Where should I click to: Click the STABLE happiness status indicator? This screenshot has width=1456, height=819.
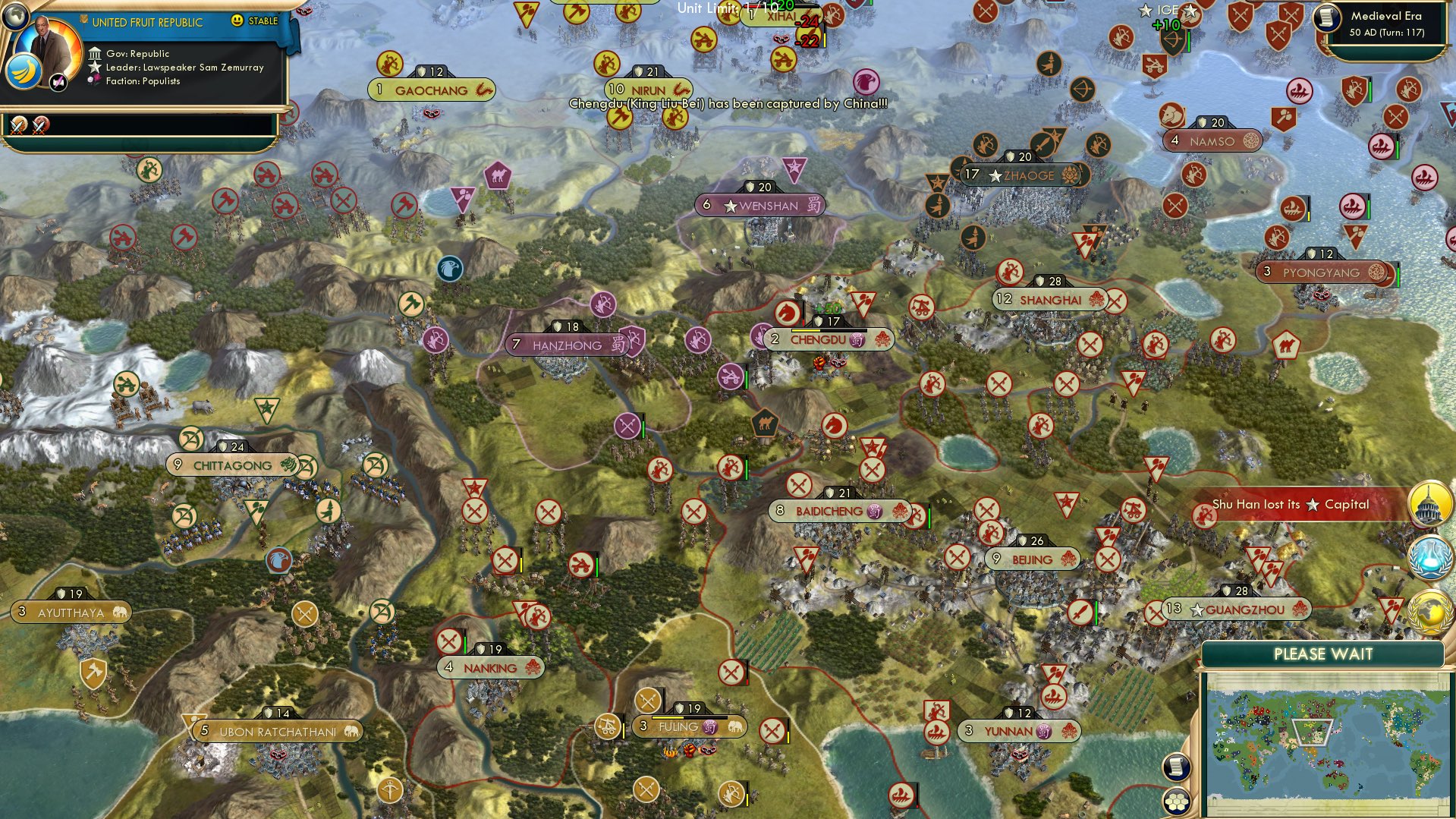pyautogui.click(x=265, y=21)
